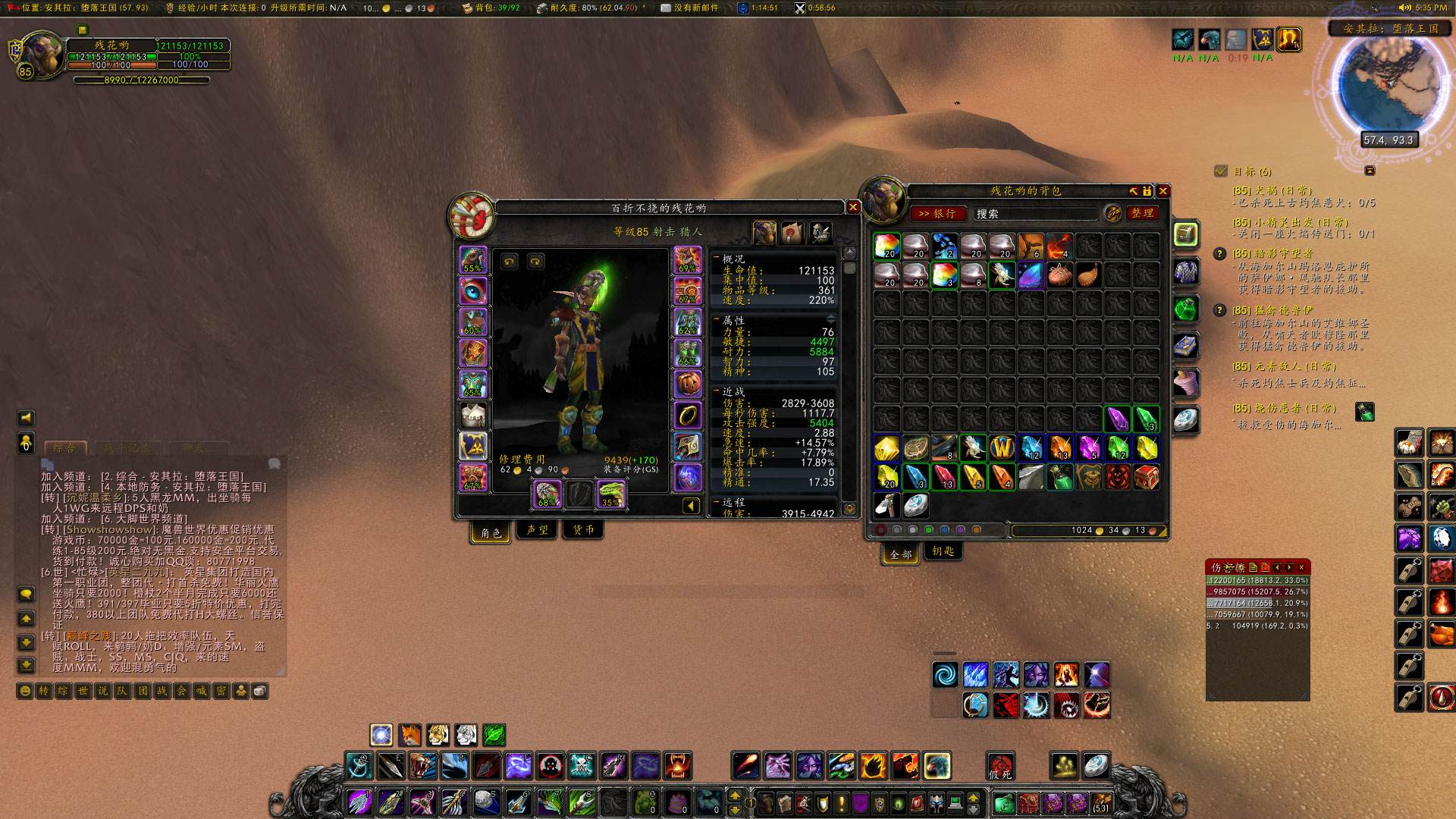
Task: Select the 全部 all-items bag tab
Action: [901, 554]
